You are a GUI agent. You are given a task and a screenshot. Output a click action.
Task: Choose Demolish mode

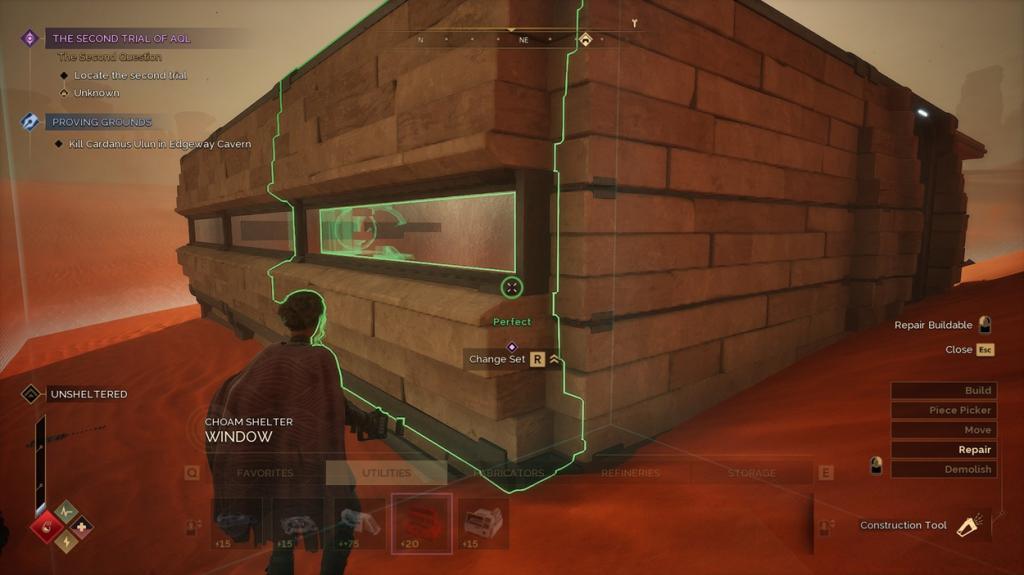pos(943,469)
